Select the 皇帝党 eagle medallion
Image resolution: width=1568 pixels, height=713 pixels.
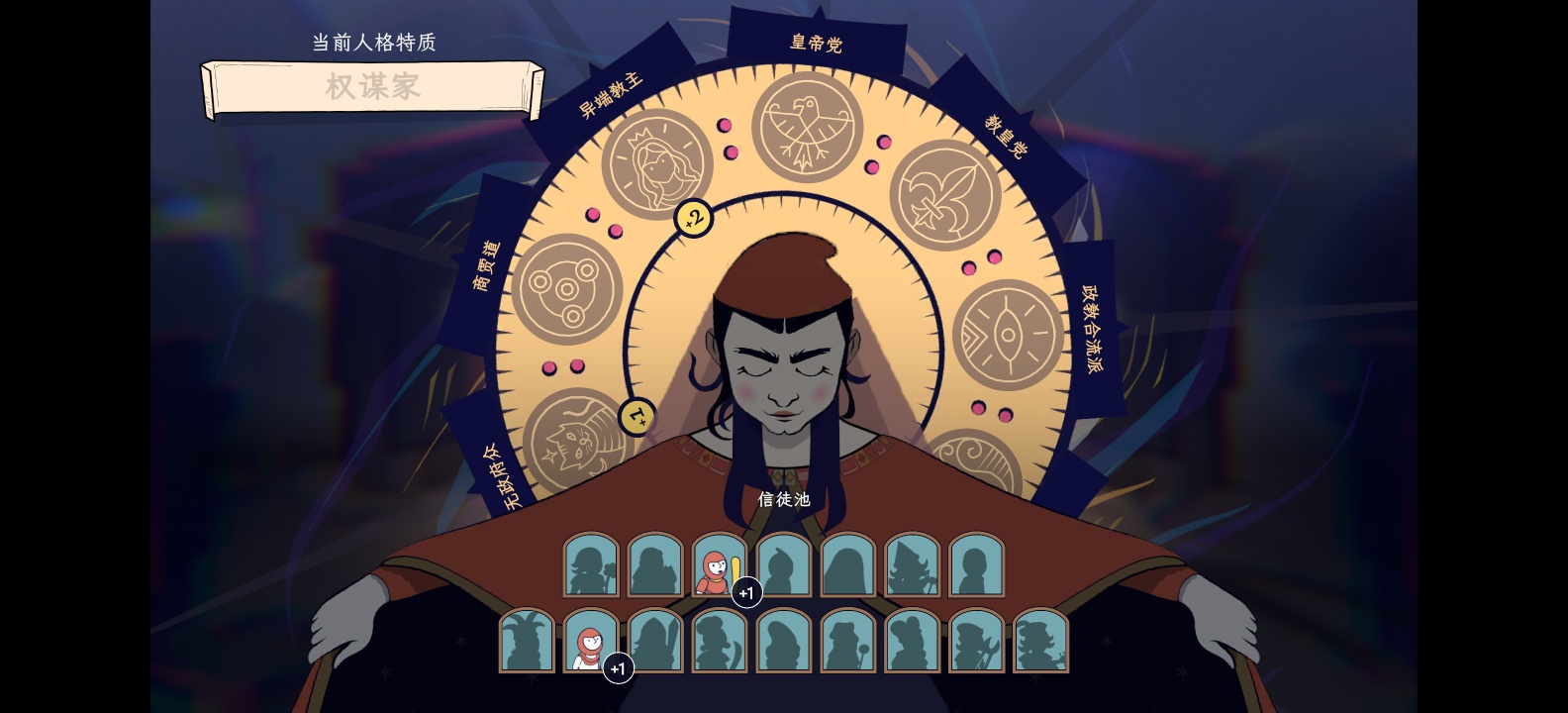point(807,127)
